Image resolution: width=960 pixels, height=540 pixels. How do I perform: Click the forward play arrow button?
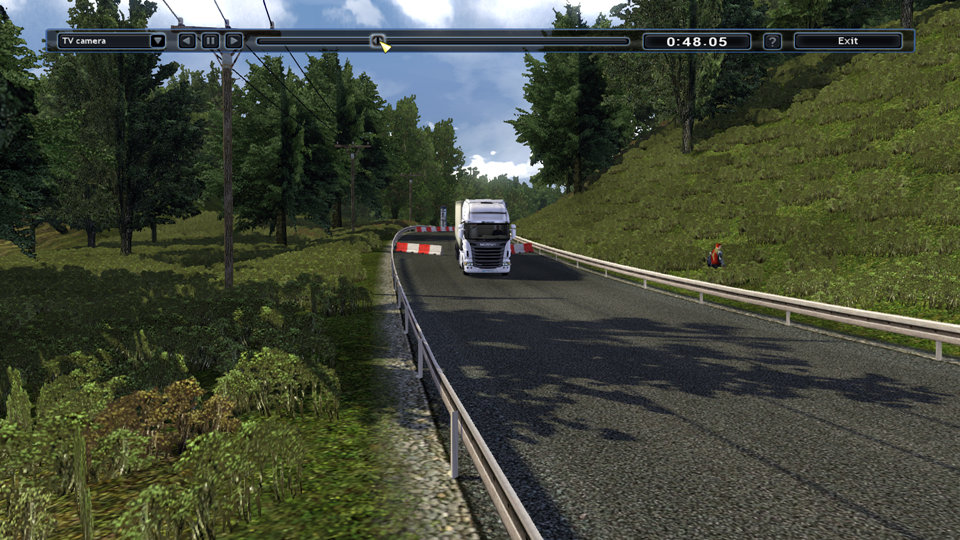233,41
